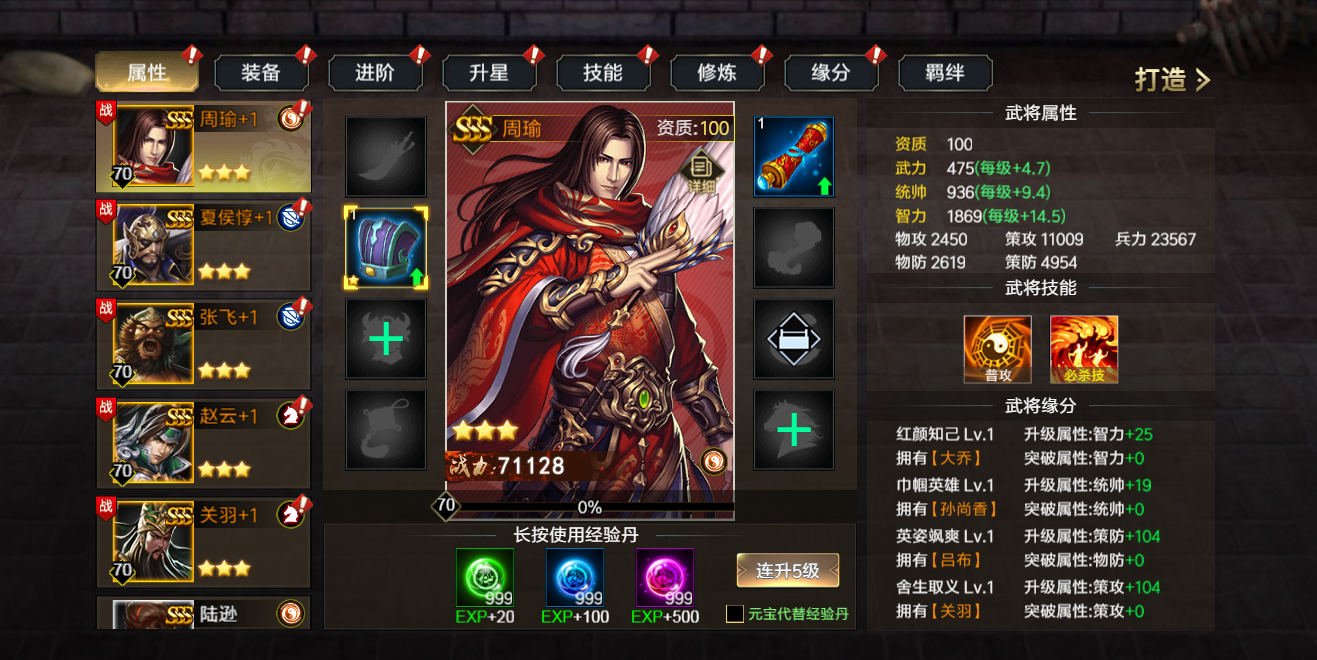Open the 进阶 tab
Viewport: 1317px width, 660px height.
click(x=375, y=73)
